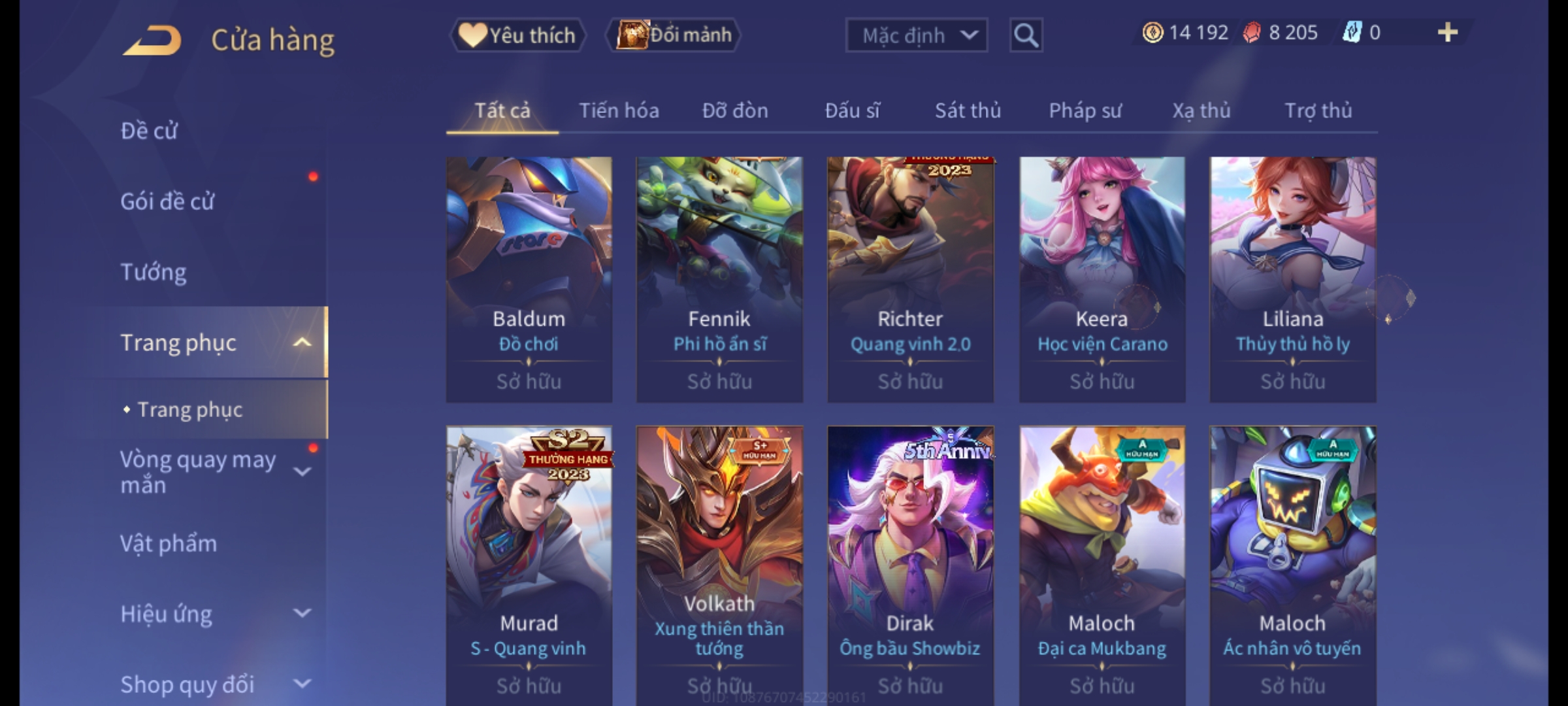This screenshot has width=1568, height=706.
Task: Select the Volkath Xung thiên thần tướng skin
Action: (719, 565)
